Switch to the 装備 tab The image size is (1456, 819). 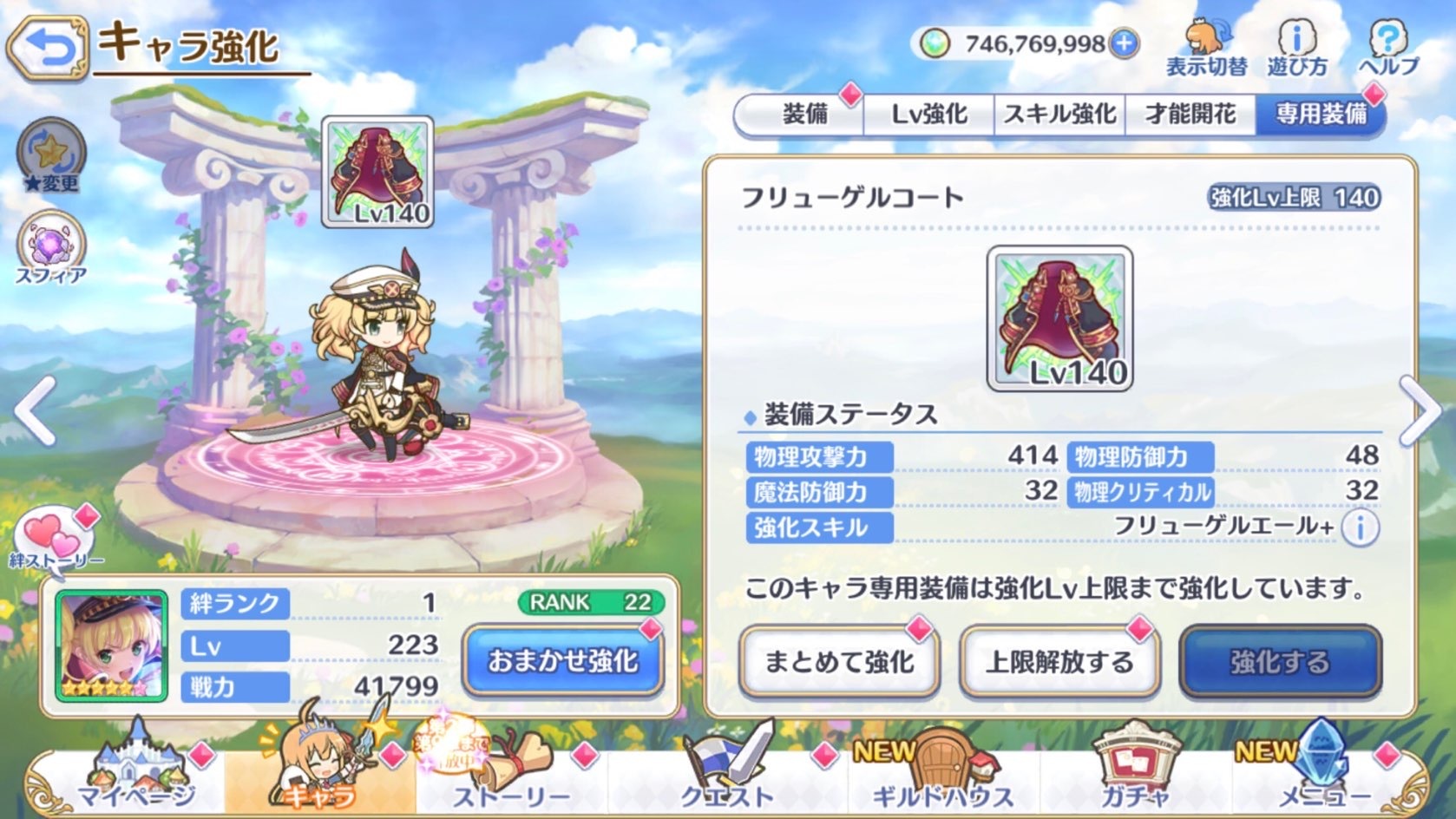point(809,113)
